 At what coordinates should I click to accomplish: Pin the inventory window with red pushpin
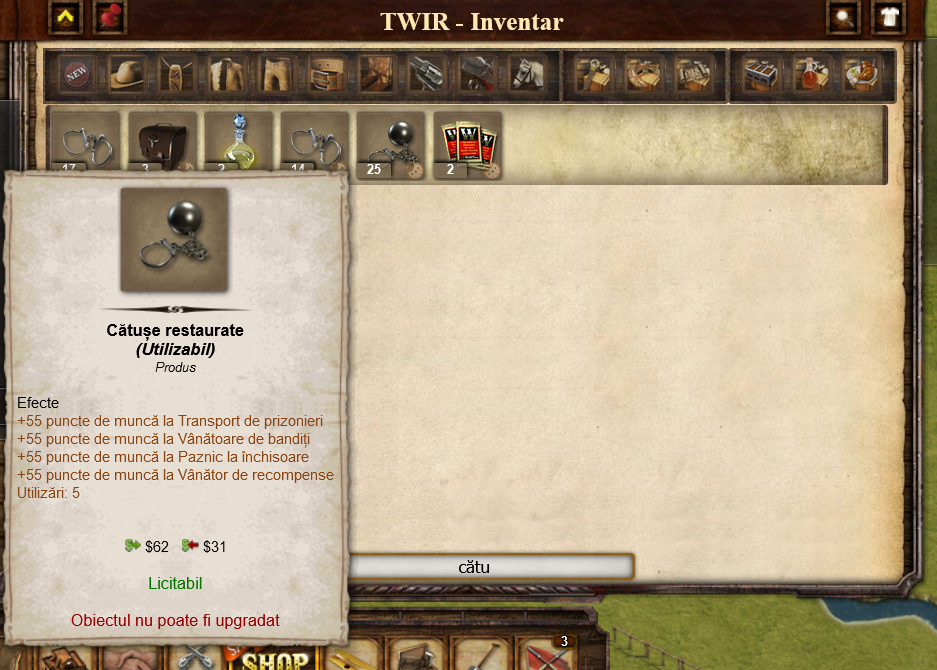(x=108, y=17)
